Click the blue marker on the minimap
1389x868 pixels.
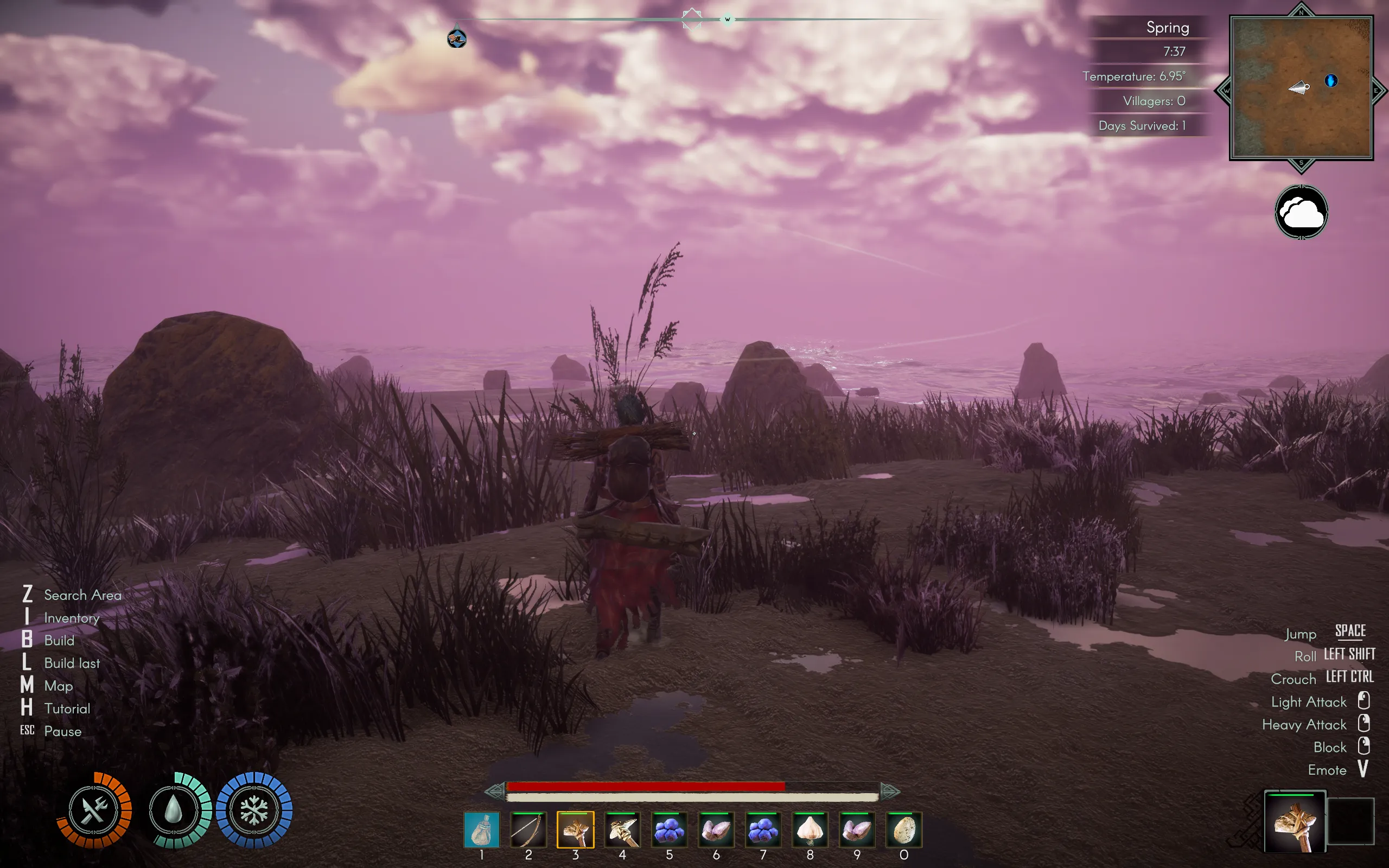1331,80
